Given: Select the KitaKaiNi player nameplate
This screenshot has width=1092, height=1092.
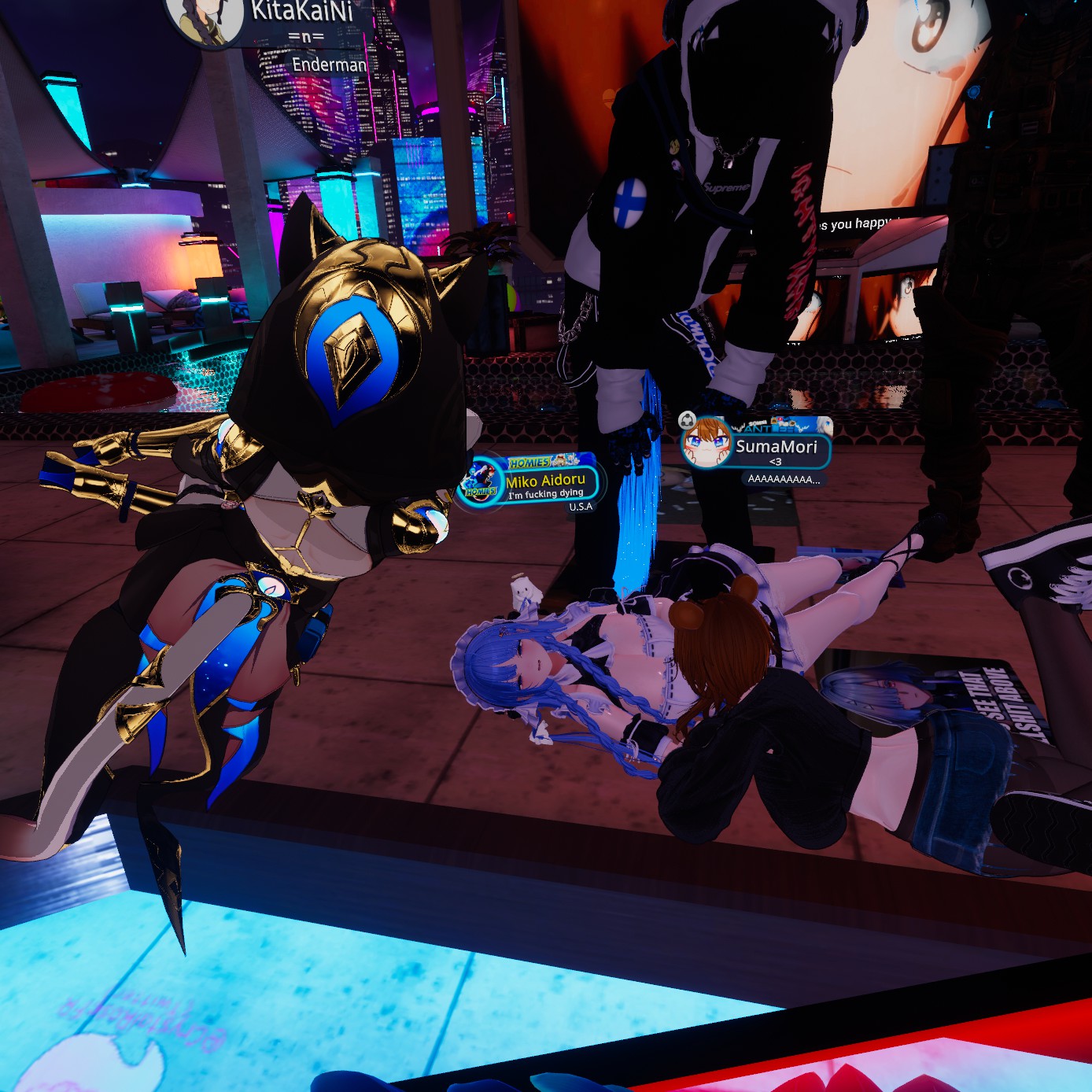Looking at the screenshot, I should (x=301, y=12).
